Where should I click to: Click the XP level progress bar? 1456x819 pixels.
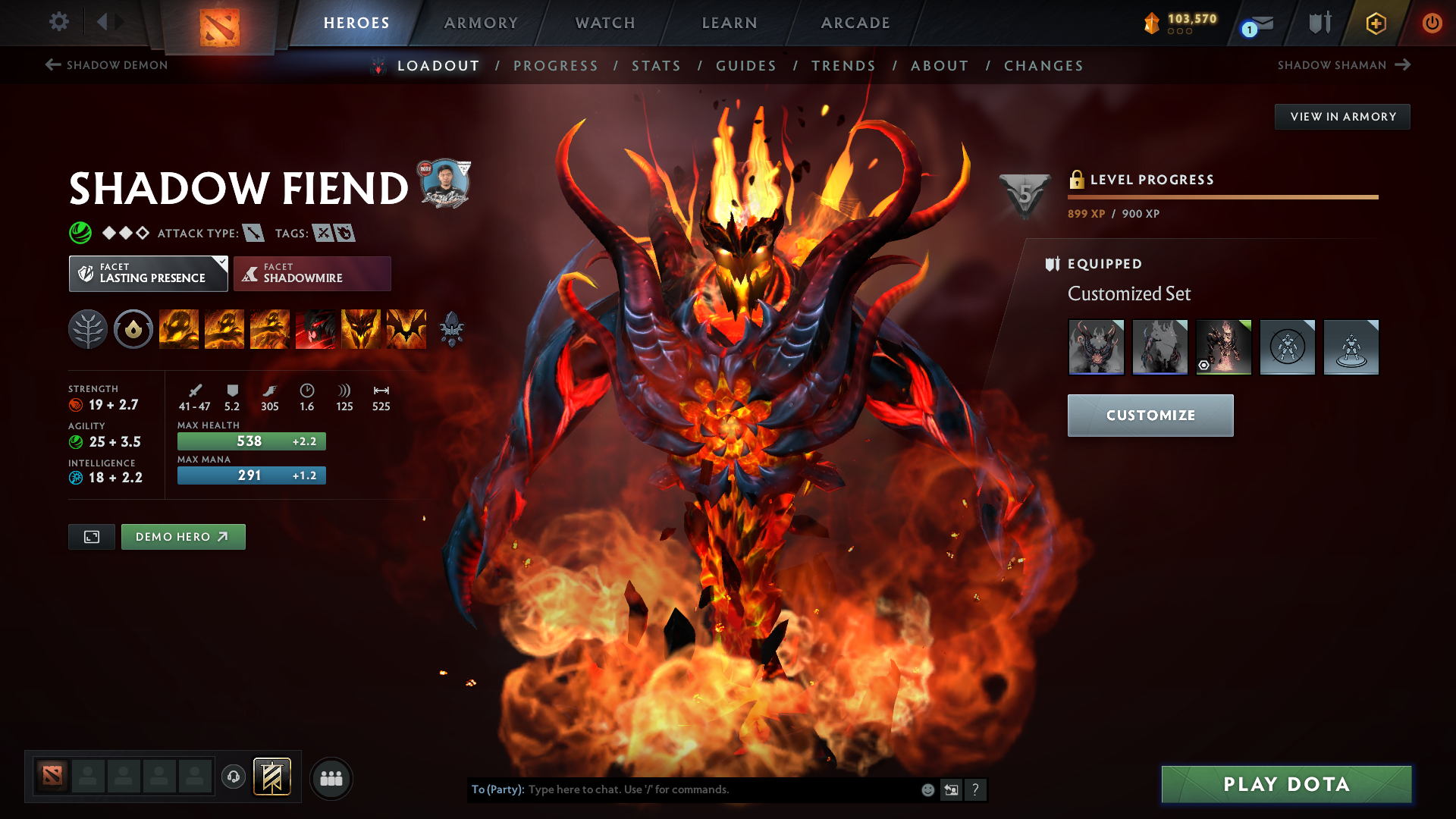(1222, 196)
